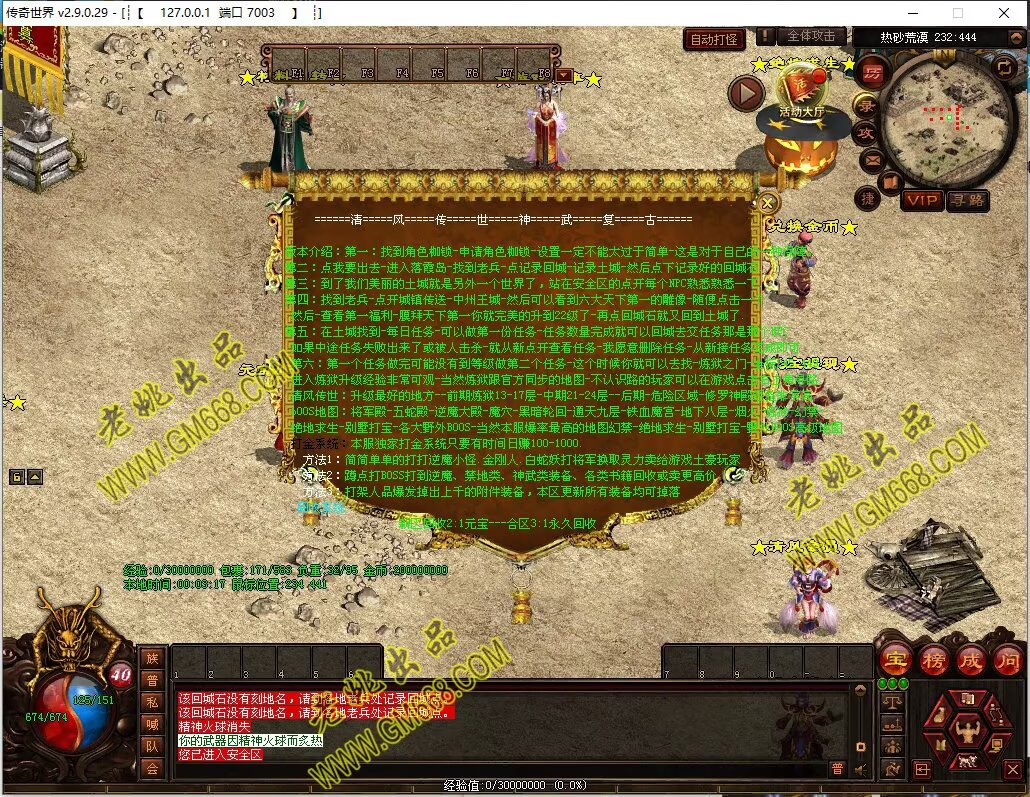The height and width of the screenshot is (797, 1030).
Task: Toggle the 自动打怪 auto-fight button
Action: click(715, 39)
